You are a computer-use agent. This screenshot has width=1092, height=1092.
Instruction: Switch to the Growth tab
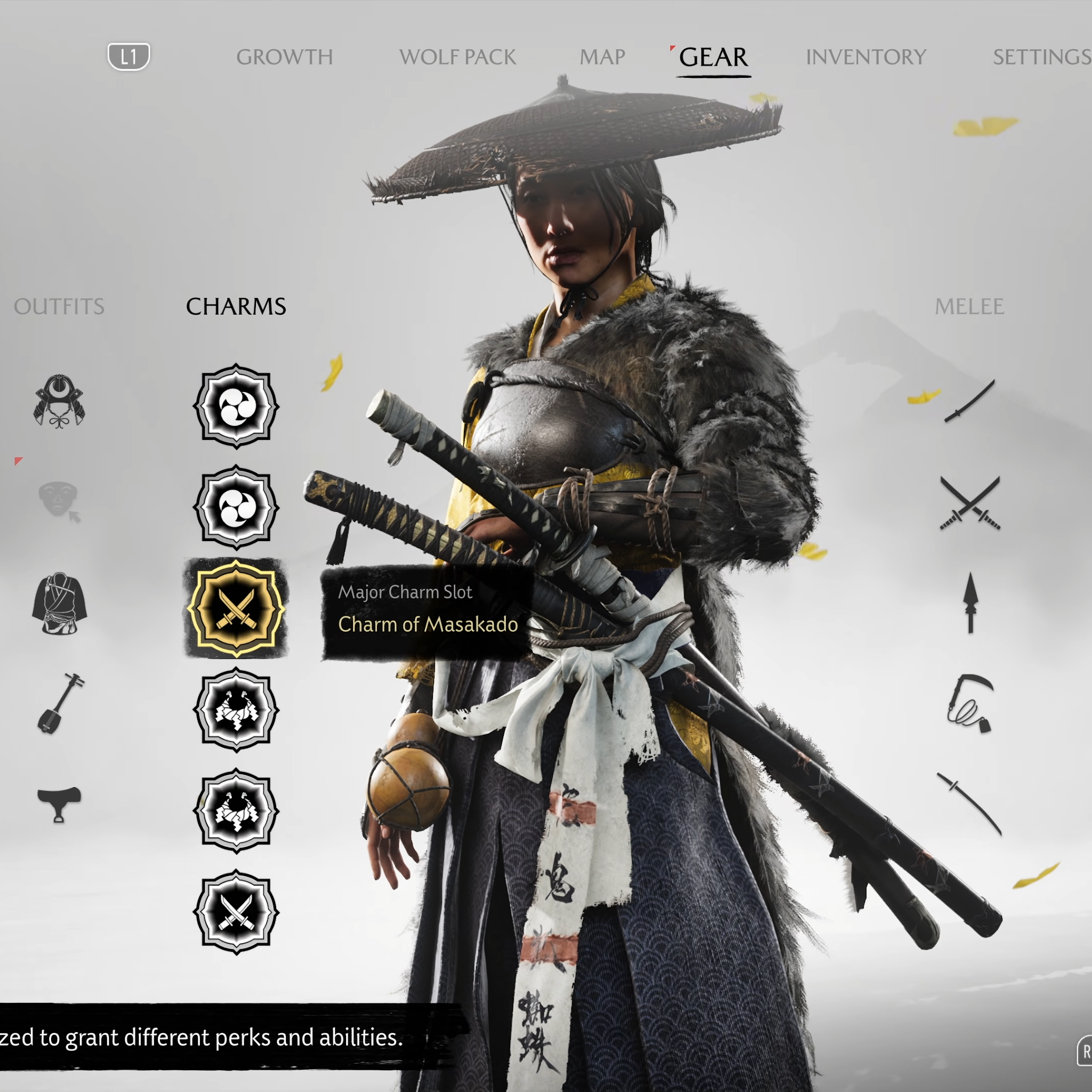284,57
